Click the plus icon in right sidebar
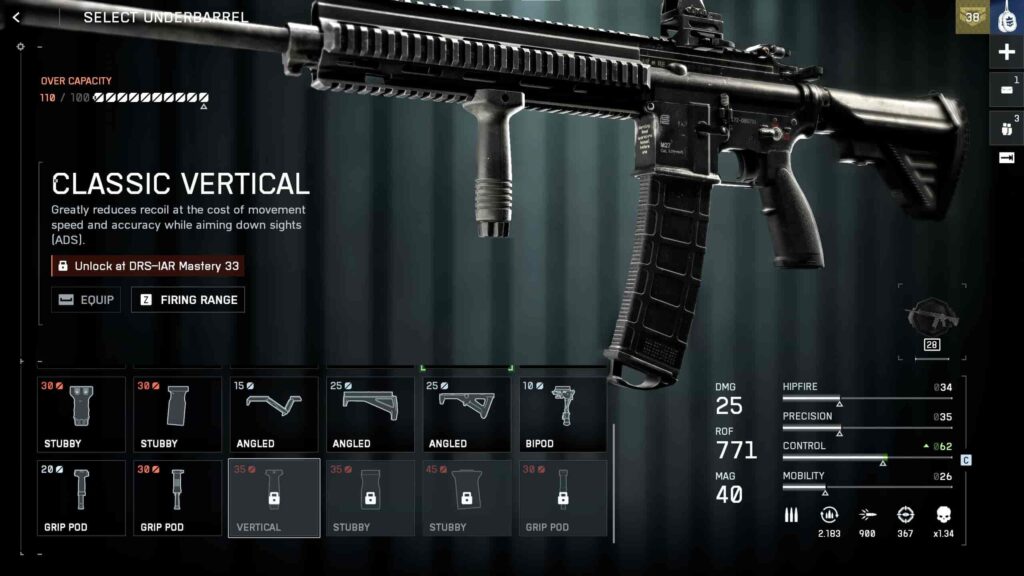 tap(1006, 53)
